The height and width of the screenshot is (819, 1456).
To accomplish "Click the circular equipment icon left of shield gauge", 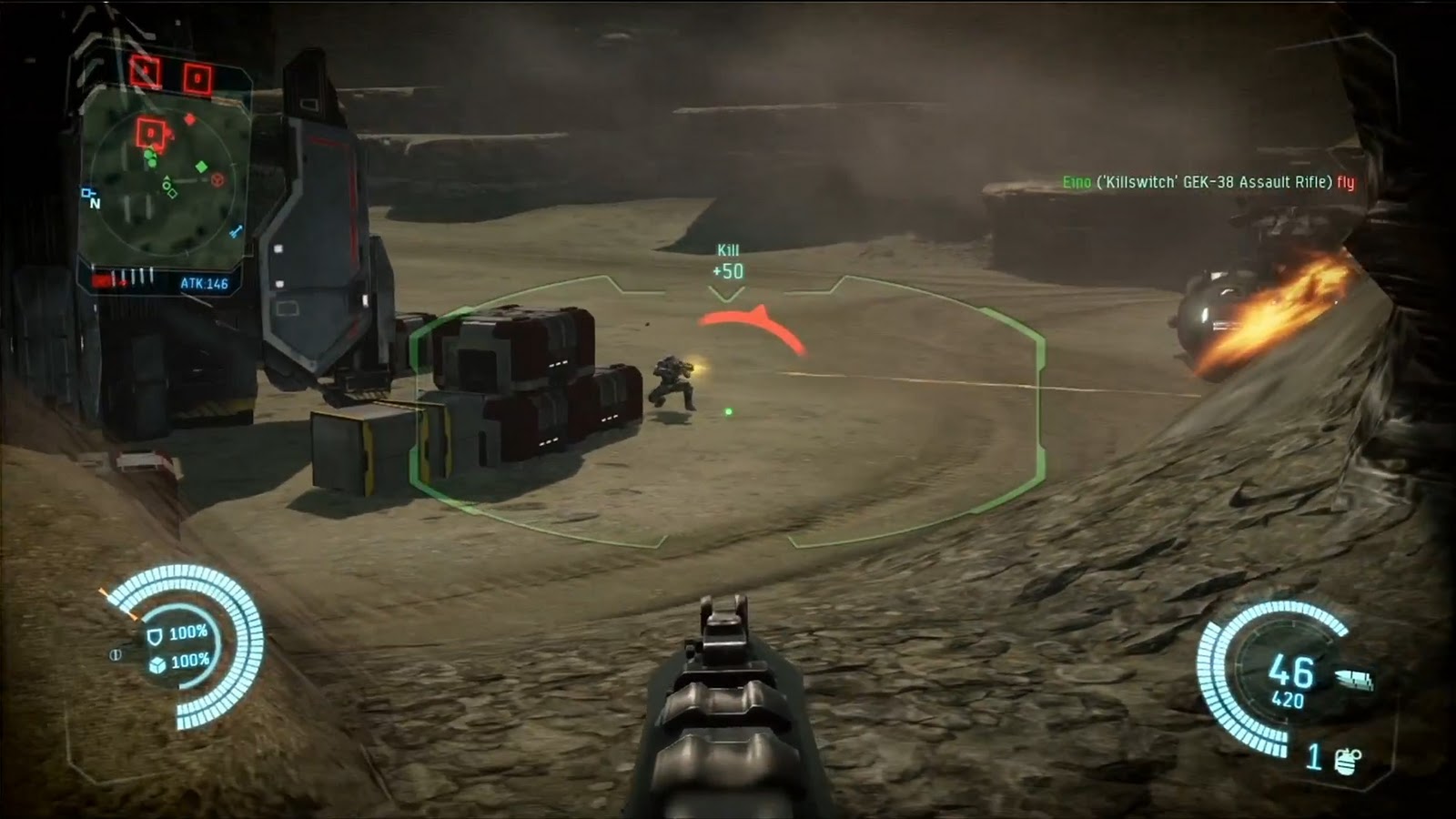I will click(x=116, y=653).
